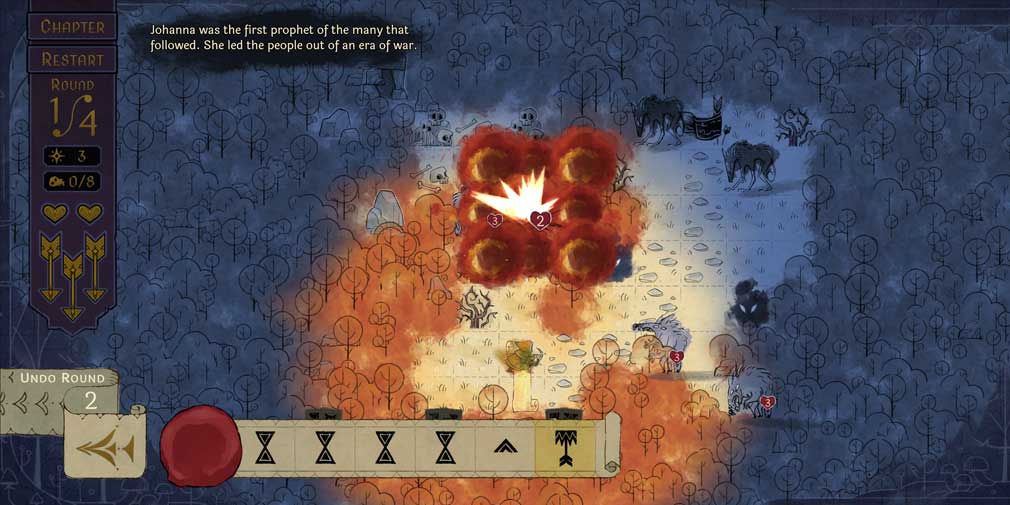Click the Undo Round arrow button
The width and height of the screenshot is (1010, 505).
pyautogui.click(x=105, y=449)
